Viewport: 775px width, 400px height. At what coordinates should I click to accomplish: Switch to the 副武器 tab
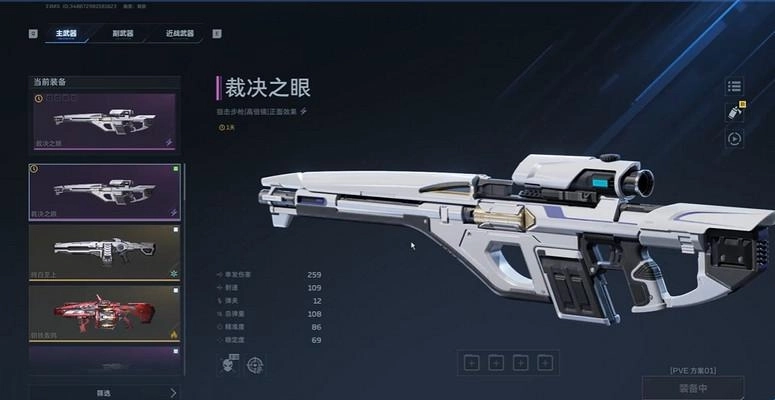(124, 33)
